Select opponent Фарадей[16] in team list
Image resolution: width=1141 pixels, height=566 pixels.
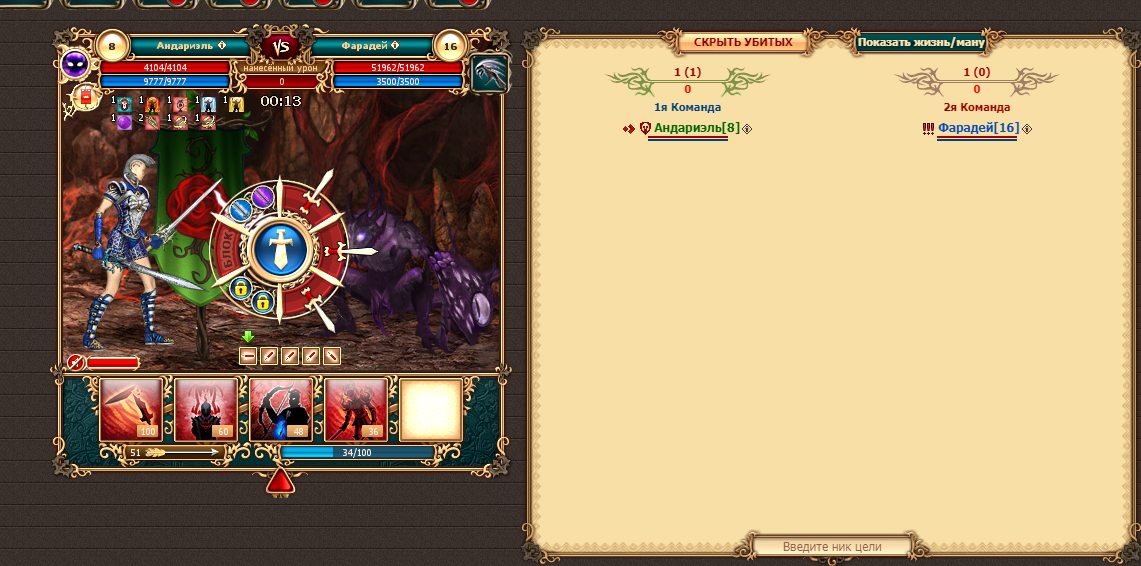click(978, 128)
